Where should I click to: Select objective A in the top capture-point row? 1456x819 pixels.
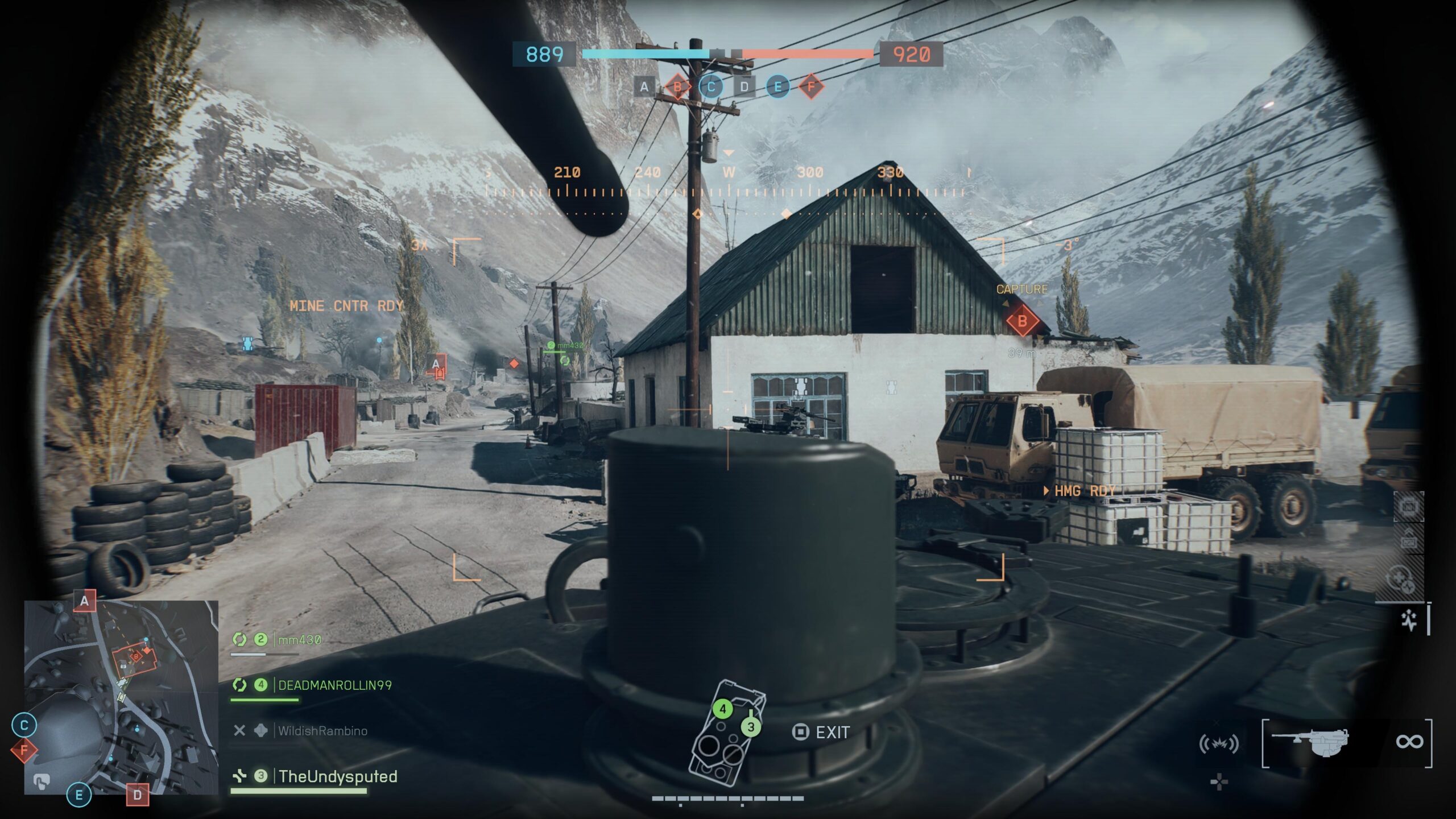pyautogui.click(x=644, y=87)
